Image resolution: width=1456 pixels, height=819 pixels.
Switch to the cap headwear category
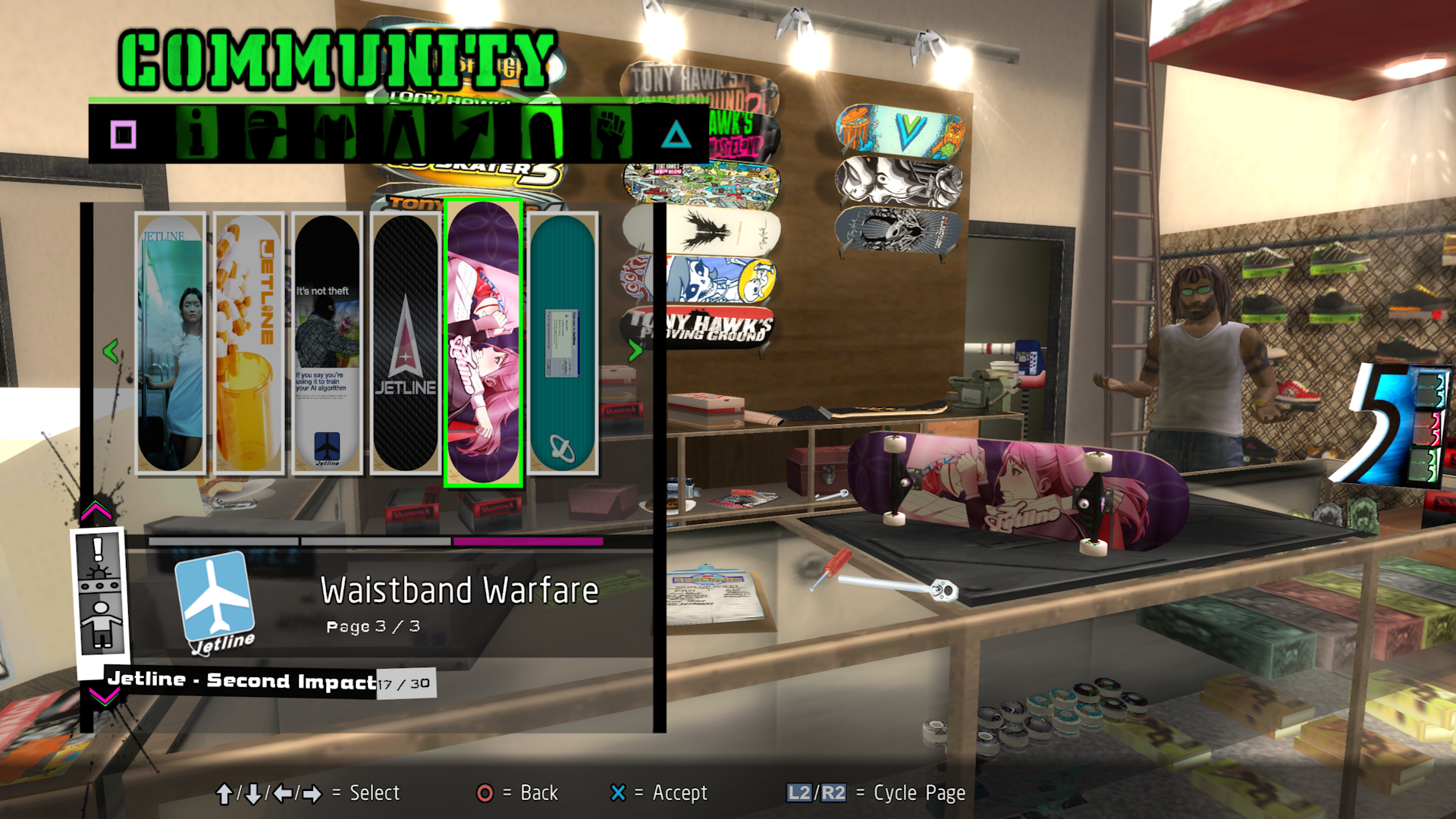click(265, 133)
